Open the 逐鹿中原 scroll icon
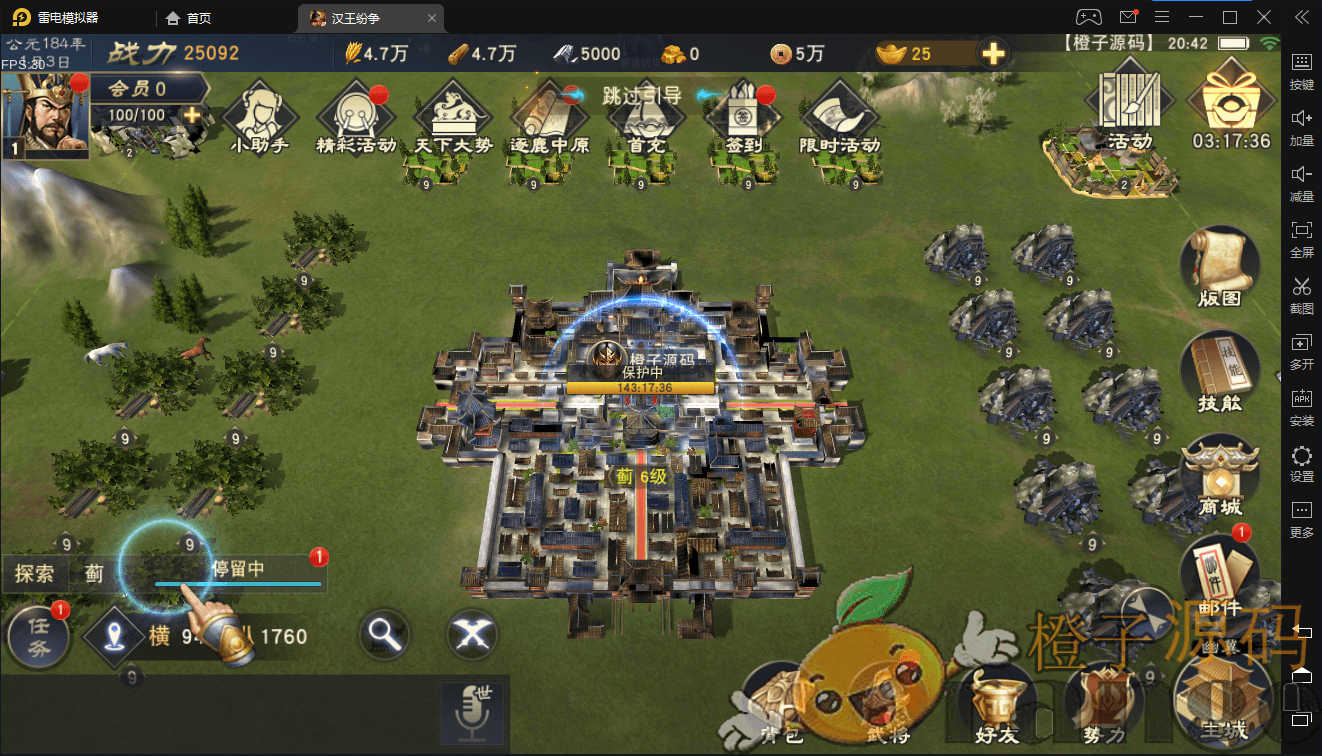The image size is (1322, 756). click(549, 114)
